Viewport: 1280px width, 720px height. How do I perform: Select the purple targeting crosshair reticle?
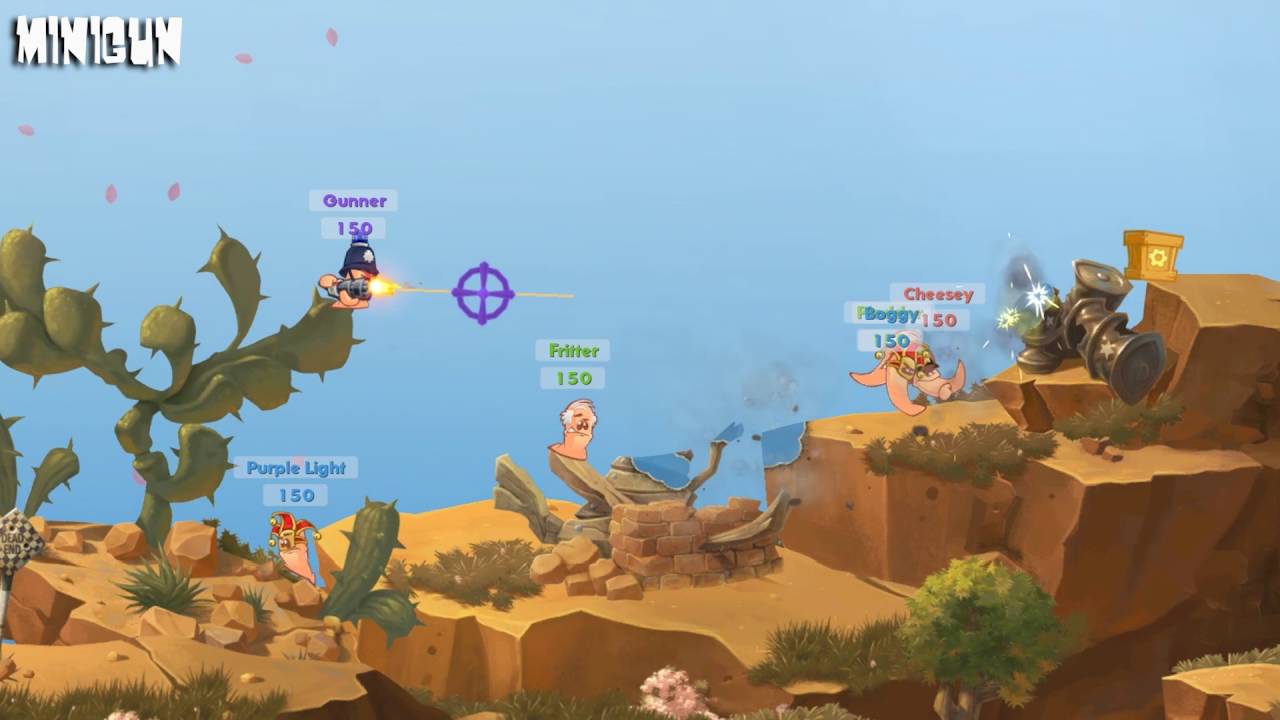click(481, 293)
